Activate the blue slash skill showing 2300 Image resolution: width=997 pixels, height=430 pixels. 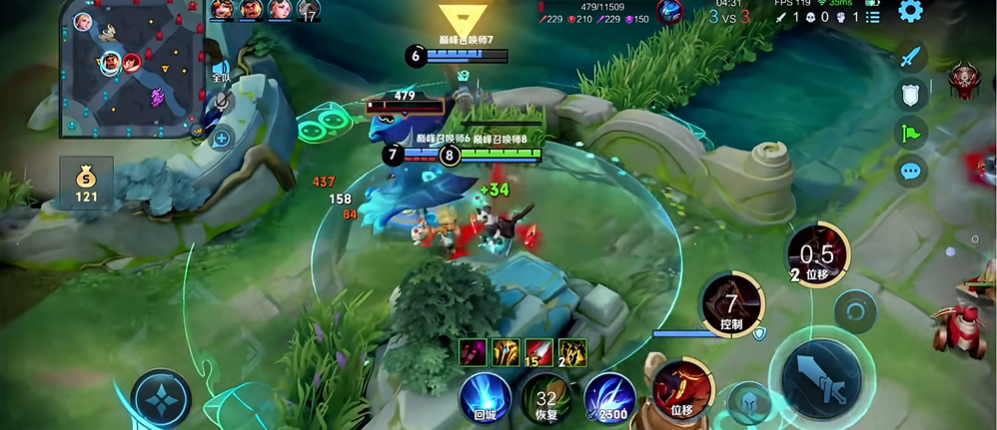point(610,395)
